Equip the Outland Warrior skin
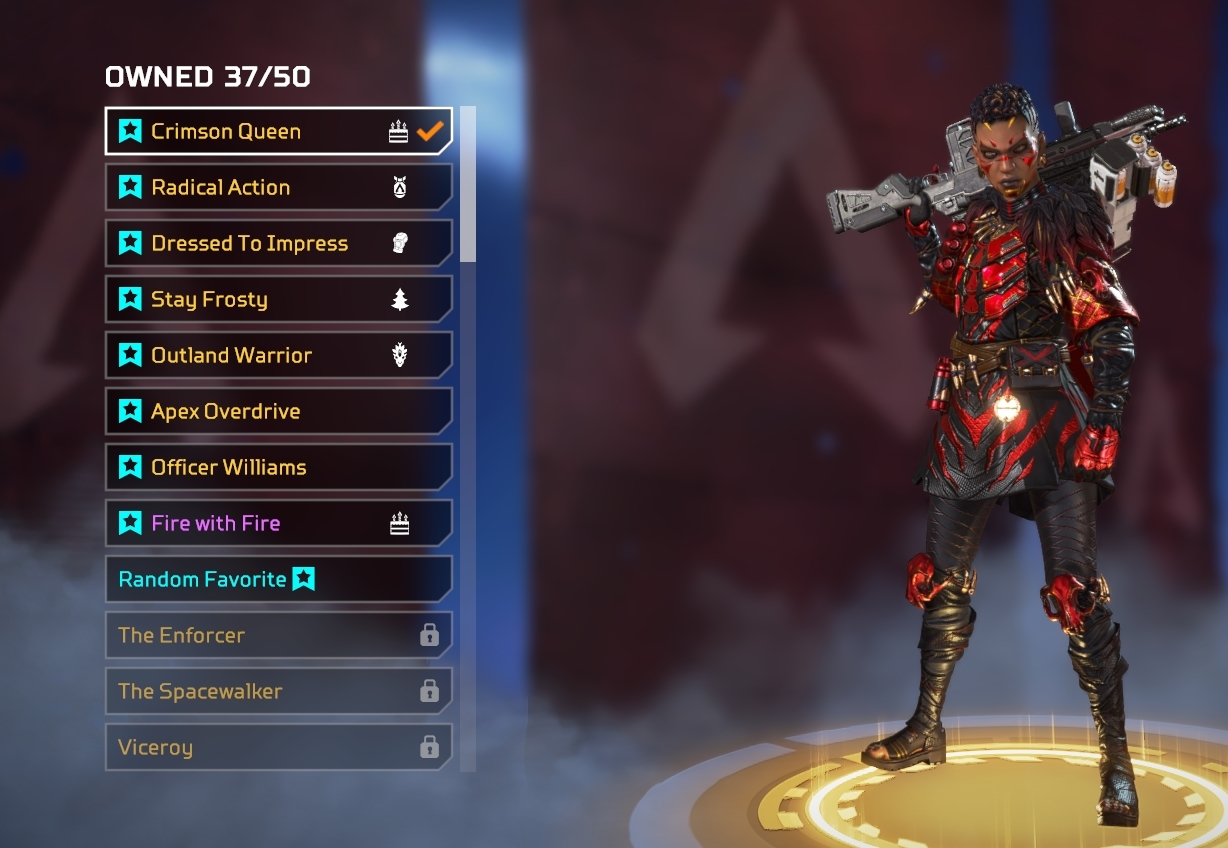The width and height of the screenshot is (1228, 848). [260, 355]
